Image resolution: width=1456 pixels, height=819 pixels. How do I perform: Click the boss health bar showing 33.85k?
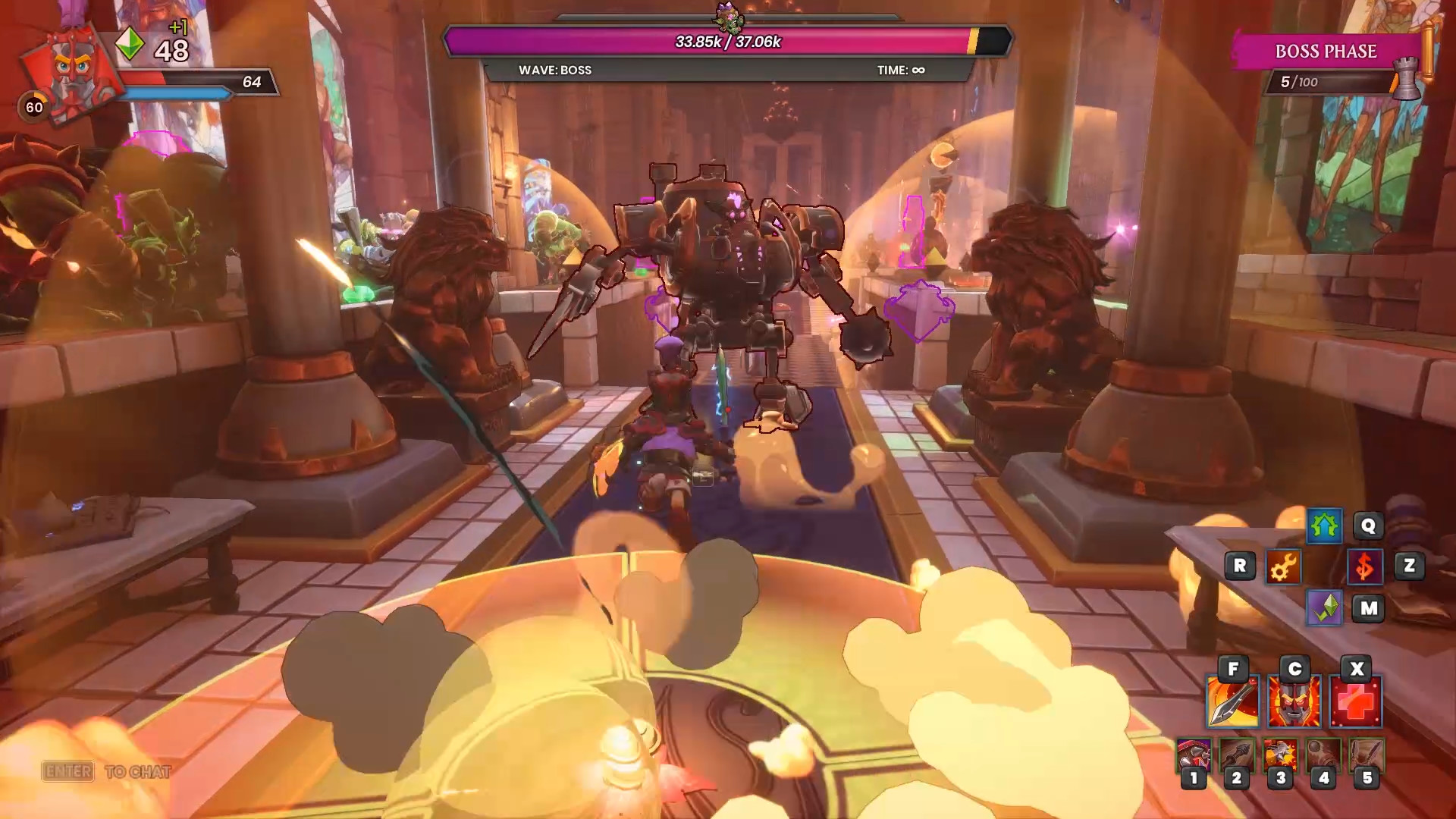tap(728, 42)
